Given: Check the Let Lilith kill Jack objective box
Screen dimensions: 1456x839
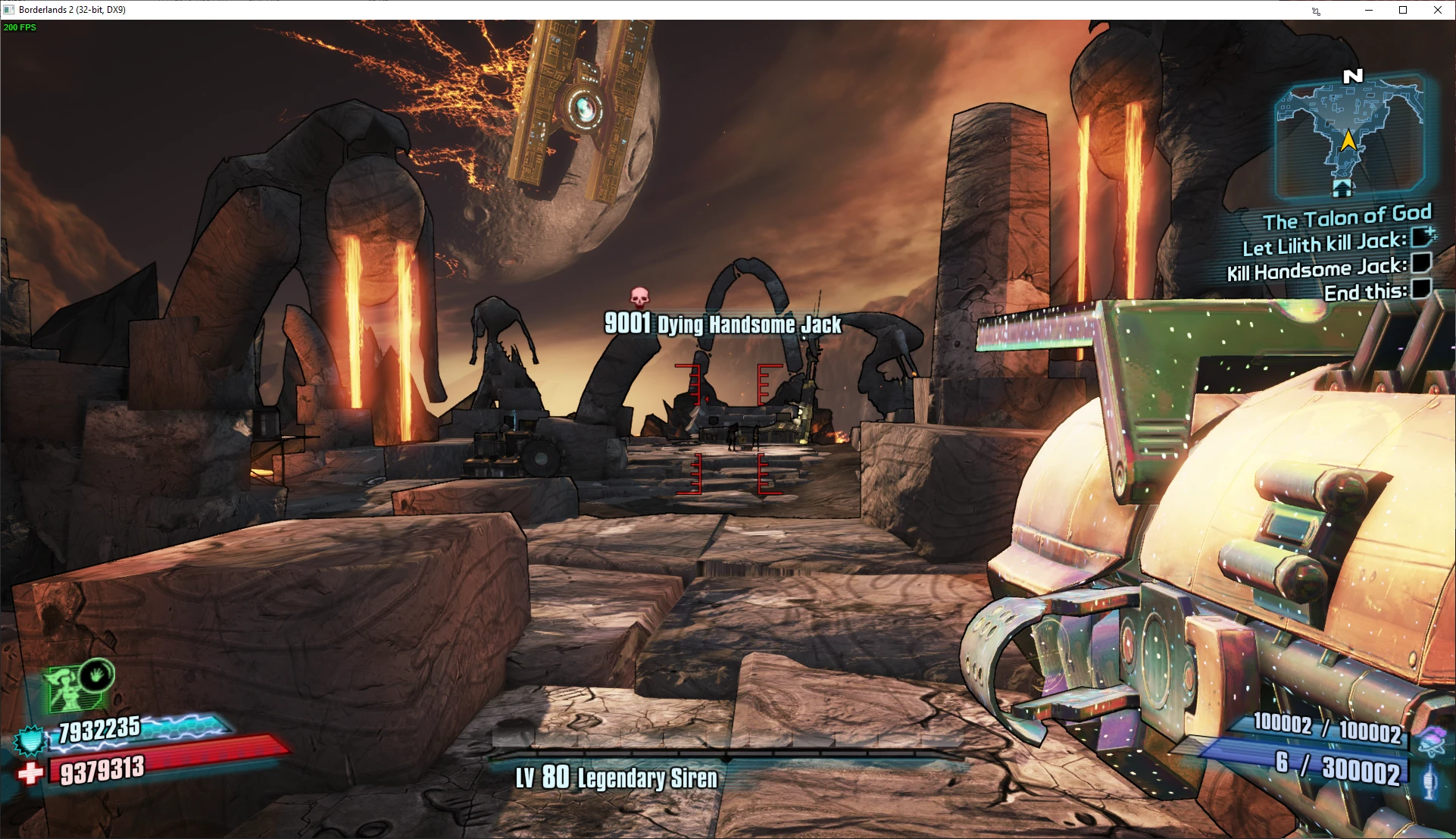Looking at the screenshot, I should (x=1422, y=237).
